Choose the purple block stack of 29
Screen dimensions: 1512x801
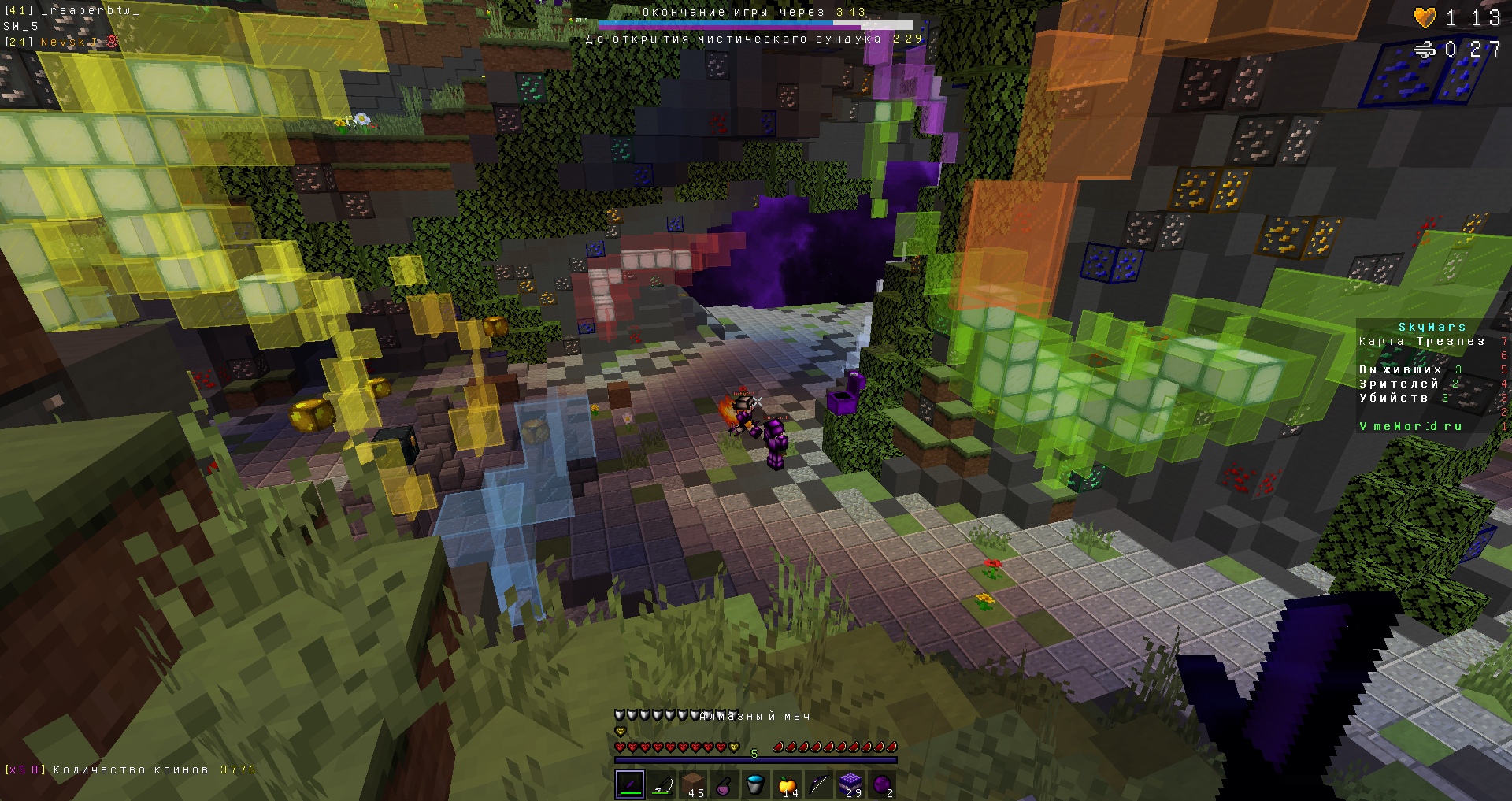[850, 784]
